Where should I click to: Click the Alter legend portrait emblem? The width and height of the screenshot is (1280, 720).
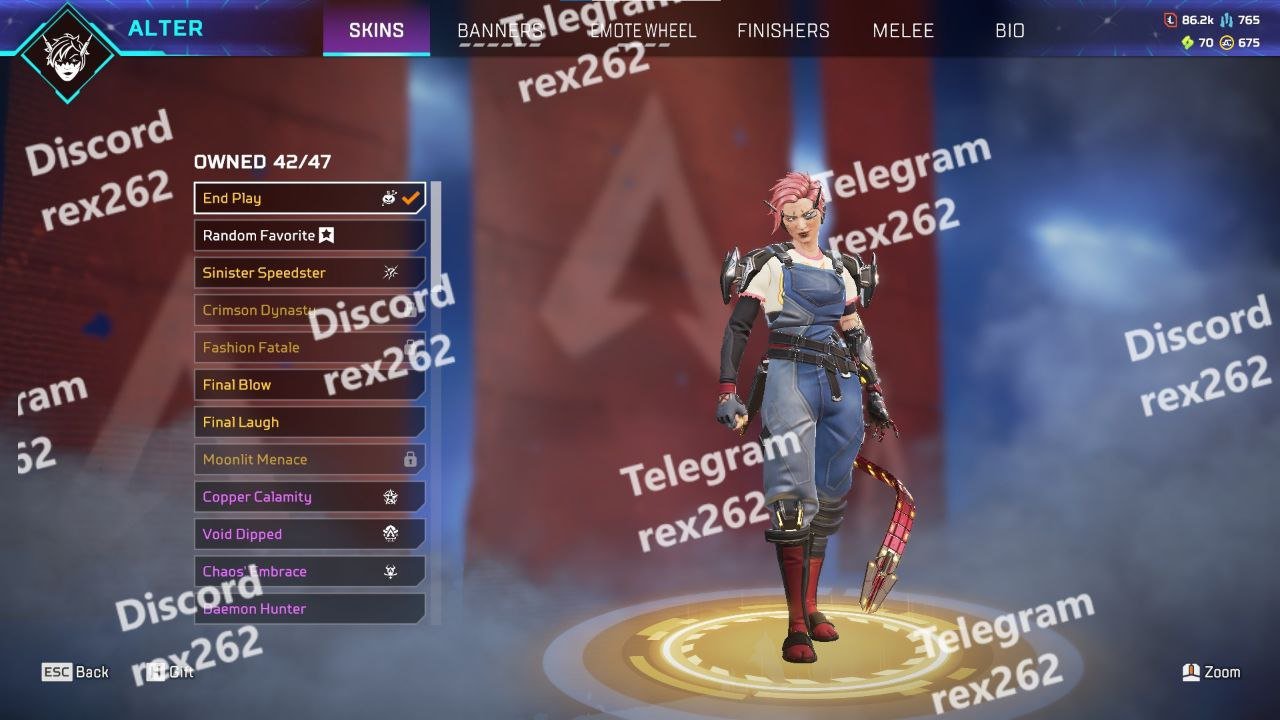tap(68, 52)
